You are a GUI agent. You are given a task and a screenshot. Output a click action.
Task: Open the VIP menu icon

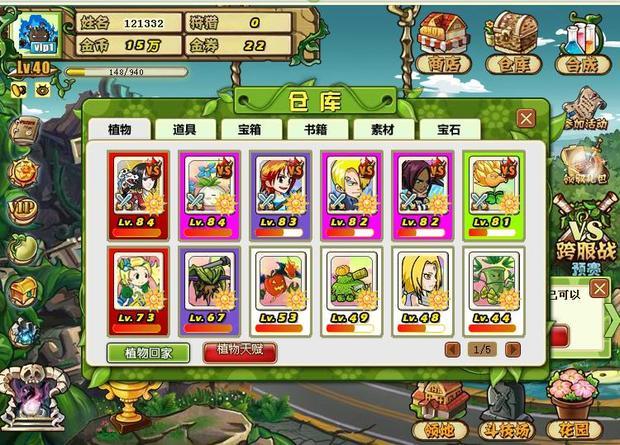coord(22,209)
